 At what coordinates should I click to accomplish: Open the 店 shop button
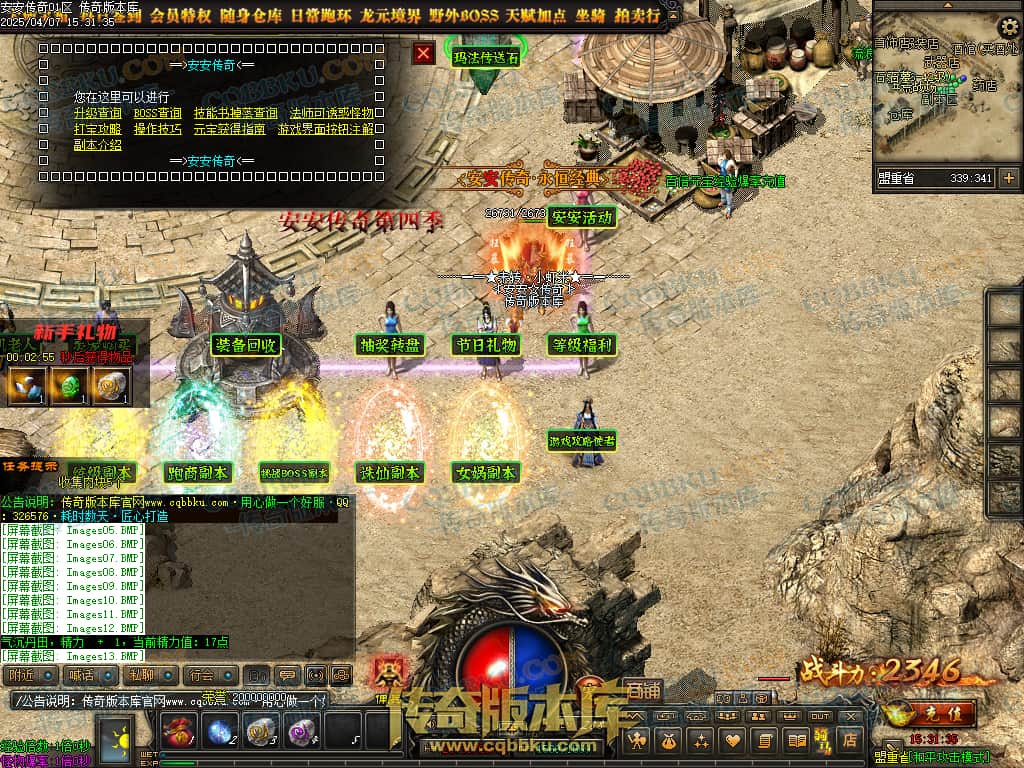[x=849, y=741]
